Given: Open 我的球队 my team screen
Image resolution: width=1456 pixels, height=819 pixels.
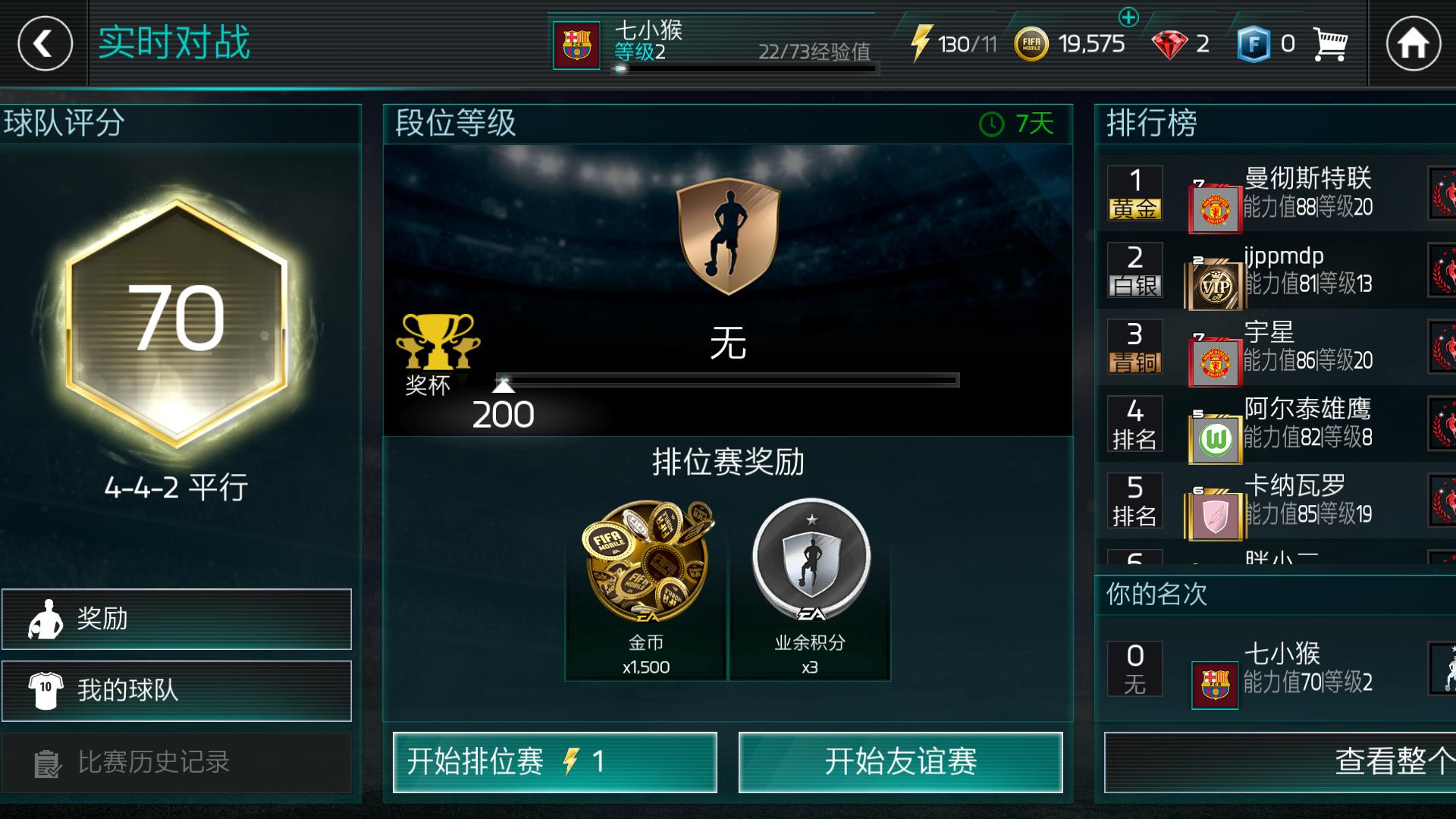Looking at the screenshot, I should (x=176, y=691).
